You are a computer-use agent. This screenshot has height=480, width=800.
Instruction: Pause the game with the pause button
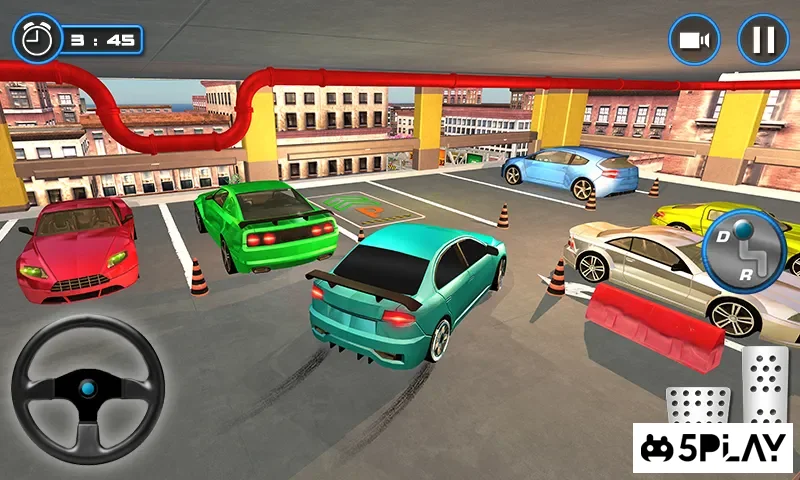click(763, 40)
